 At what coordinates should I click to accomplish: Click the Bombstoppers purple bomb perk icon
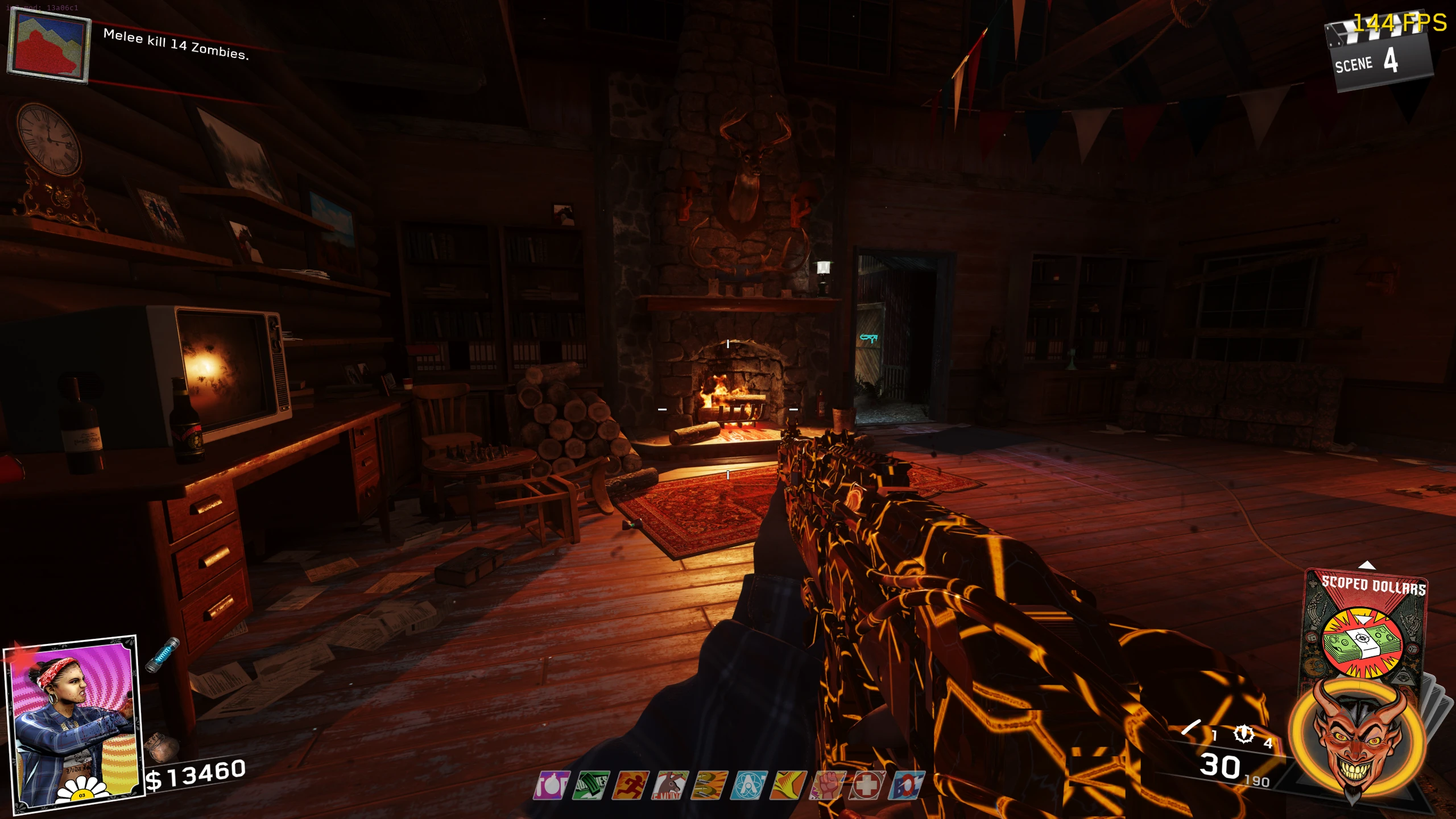(551, 785)
